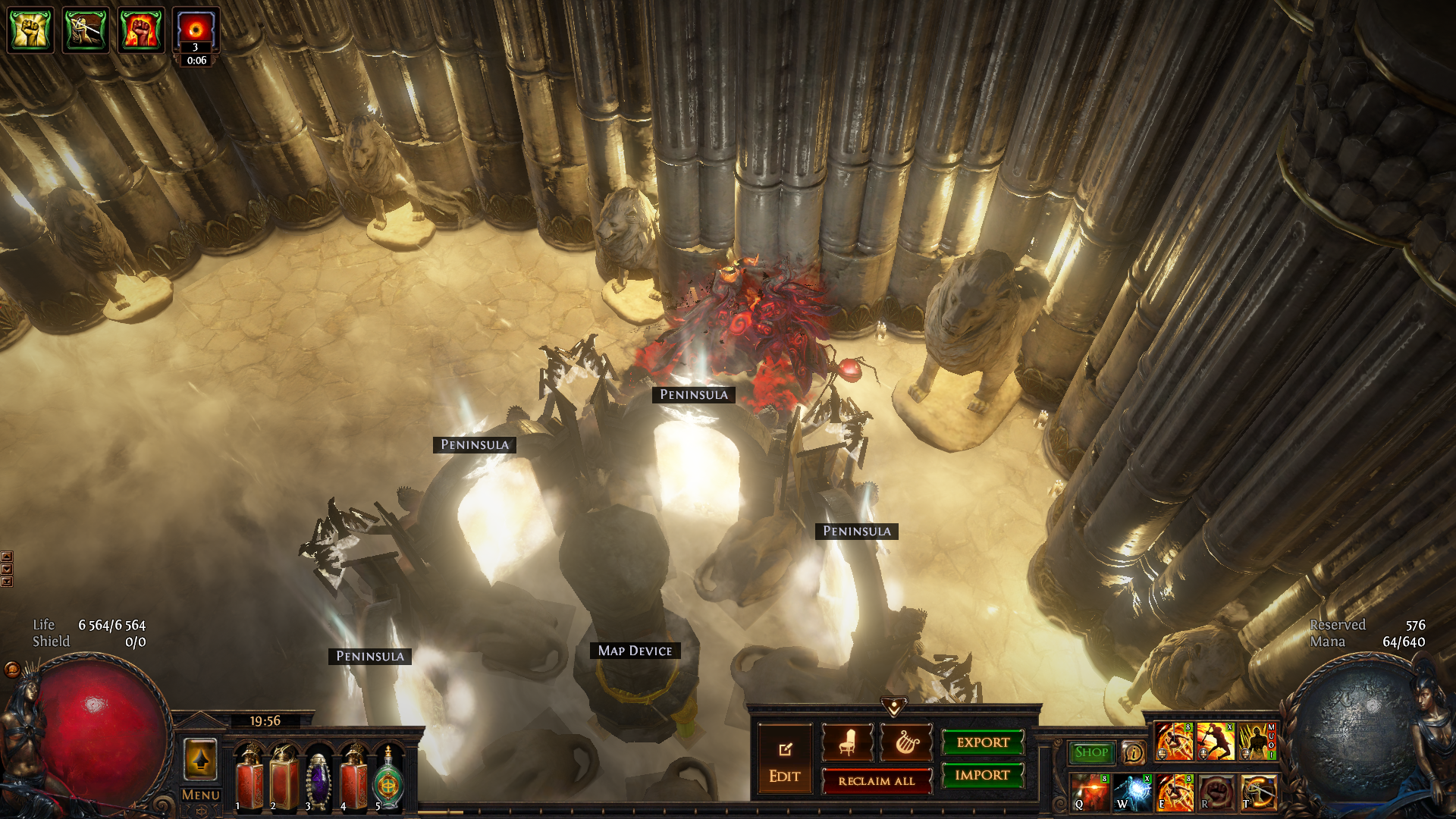This screenshot has height=819, width=1456.
Task: Open the Menu button
Action: click(x=201, y=795)
